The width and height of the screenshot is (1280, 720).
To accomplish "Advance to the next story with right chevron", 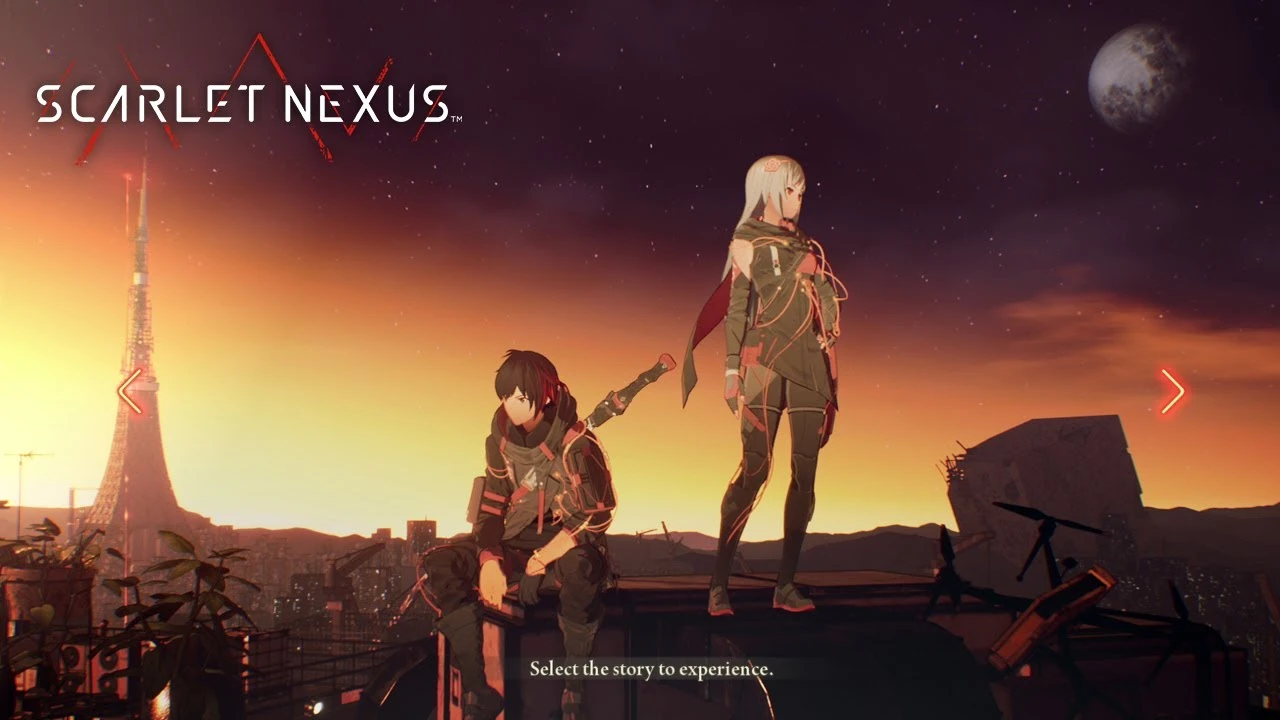I will click(x=1173, y=391).
